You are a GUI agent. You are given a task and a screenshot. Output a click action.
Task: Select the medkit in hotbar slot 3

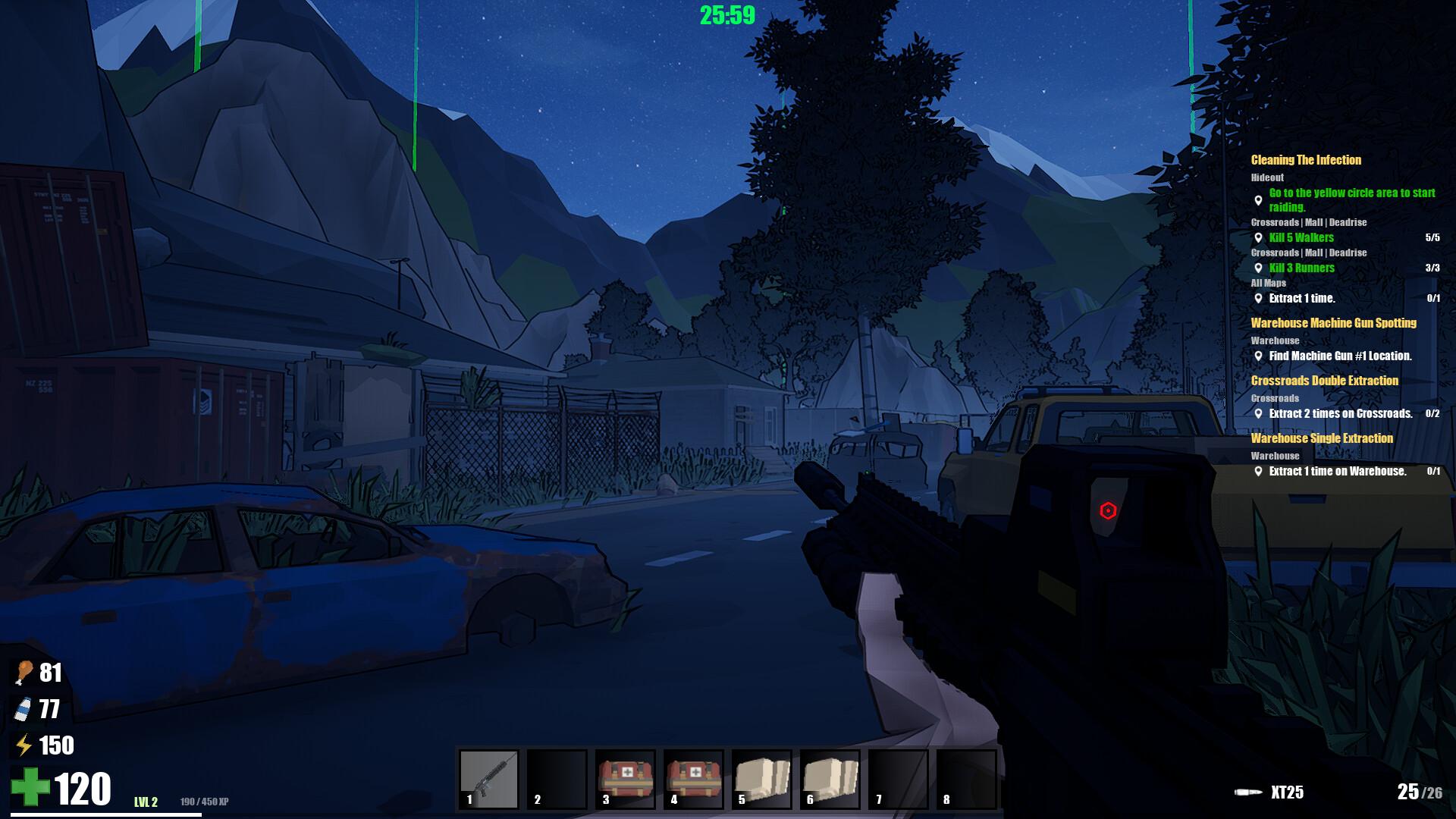[x=626, y=780]
